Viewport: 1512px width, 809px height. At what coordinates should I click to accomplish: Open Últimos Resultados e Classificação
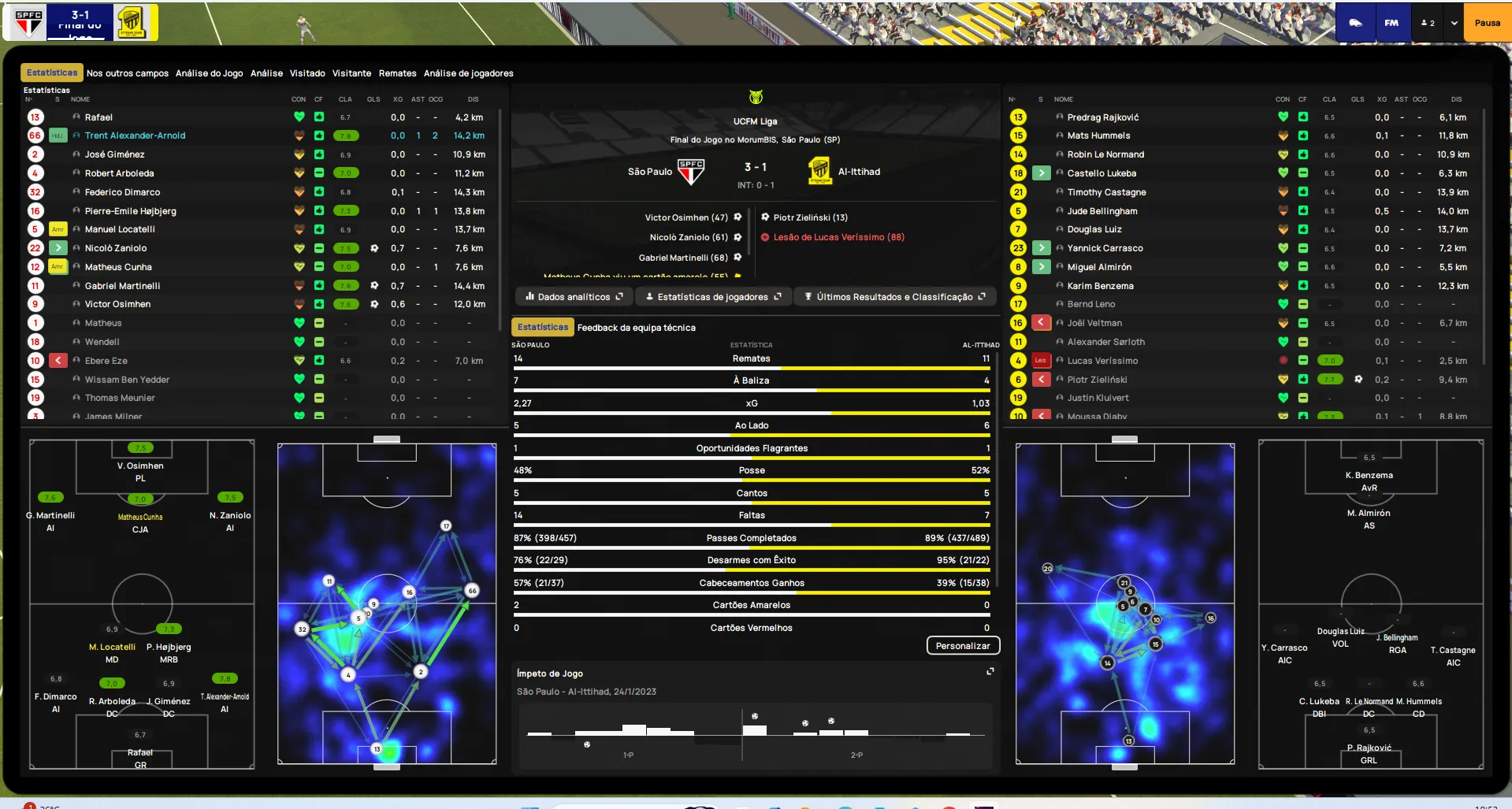[x=894, y=297]
